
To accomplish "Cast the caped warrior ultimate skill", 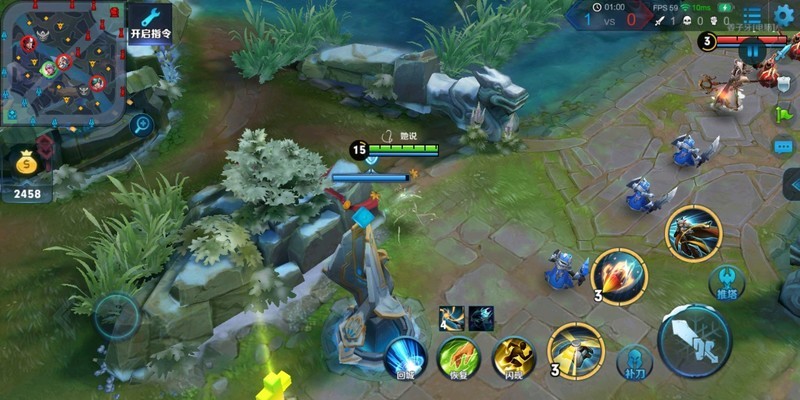I will 693,233.
